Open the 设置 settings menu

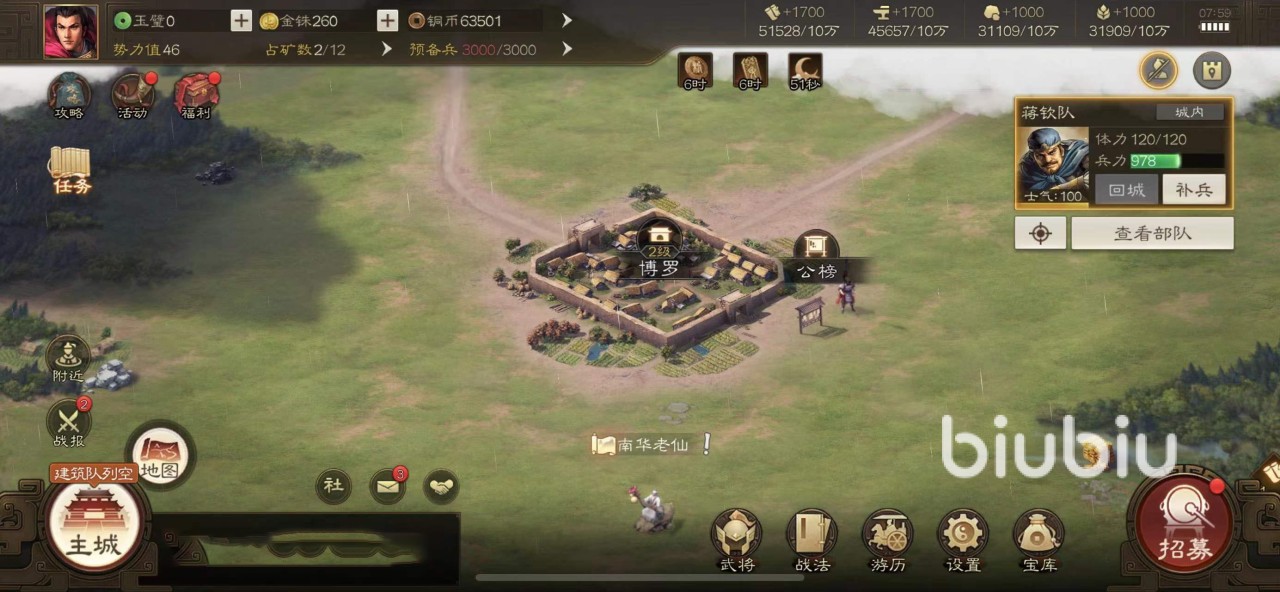click(x=963, y=540)
